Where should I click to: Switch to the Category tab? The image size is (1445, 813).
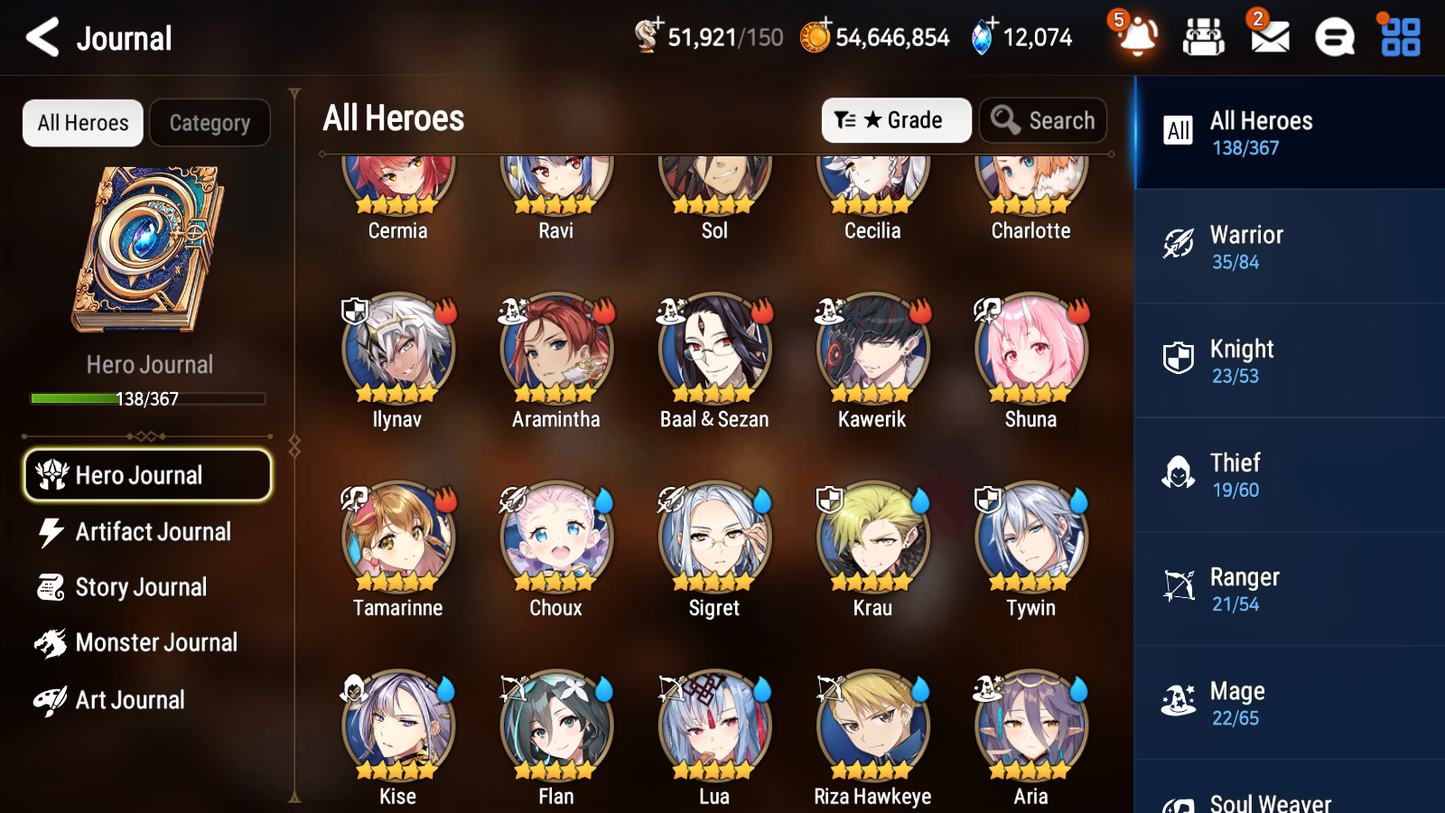click(x=210, y=122)
